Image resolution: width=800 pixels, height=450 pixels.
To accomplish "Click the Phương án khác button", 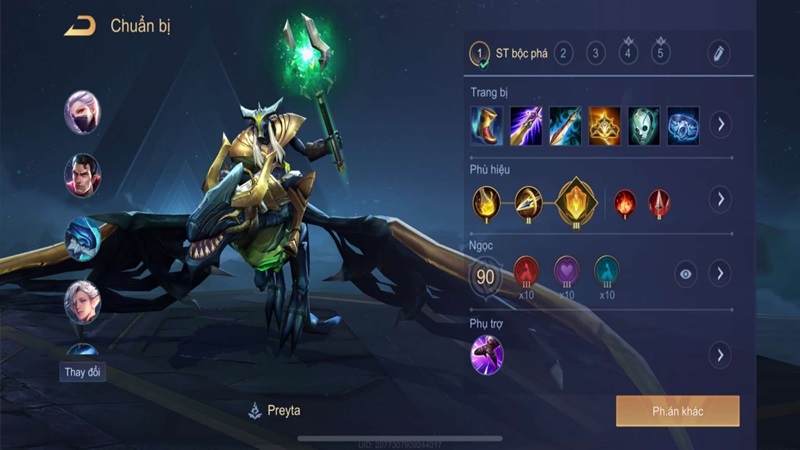I will point(677,411).
